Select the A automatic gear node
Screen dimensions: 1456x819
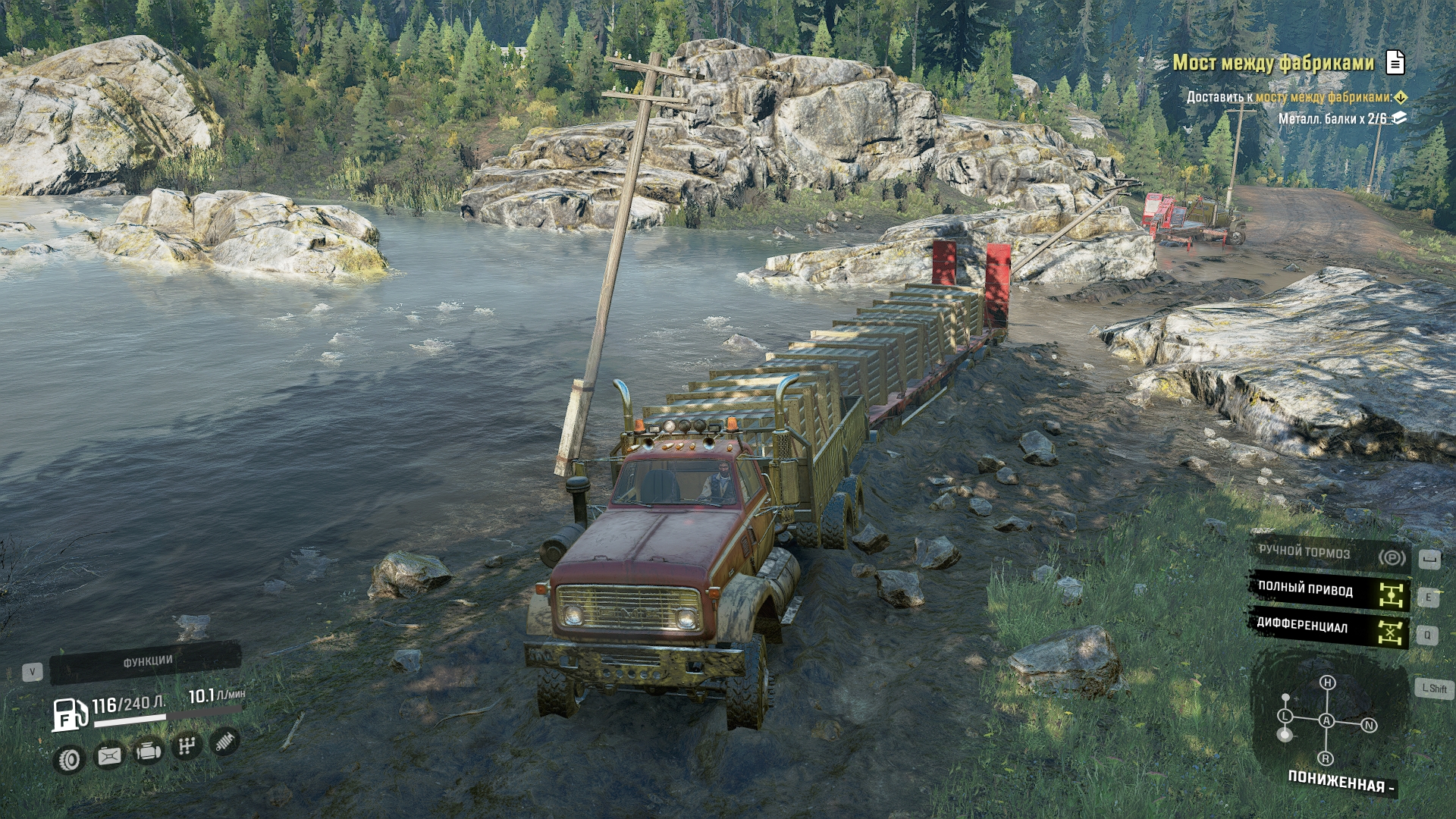1326,720
